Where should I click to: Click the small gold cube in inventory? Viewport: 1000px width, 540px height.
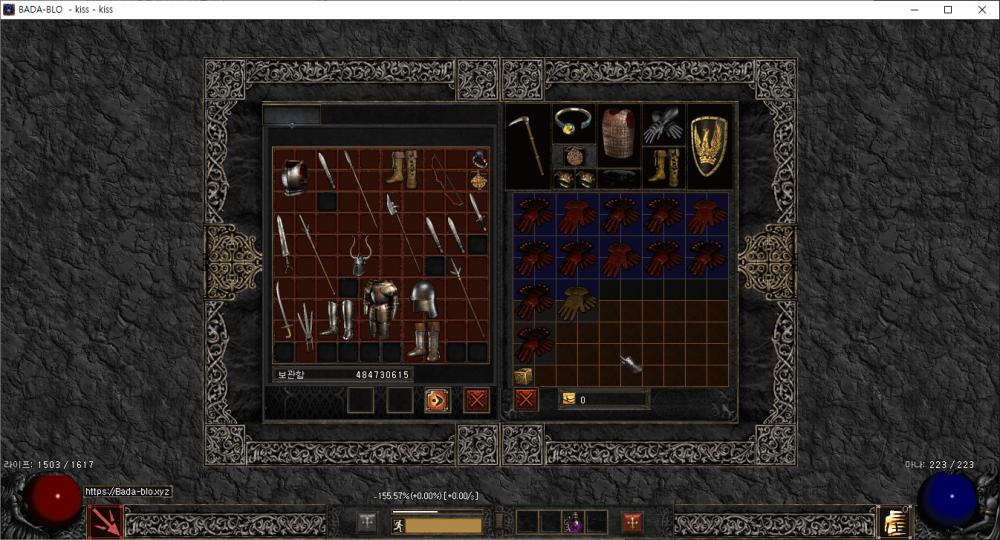pos(523,376)
